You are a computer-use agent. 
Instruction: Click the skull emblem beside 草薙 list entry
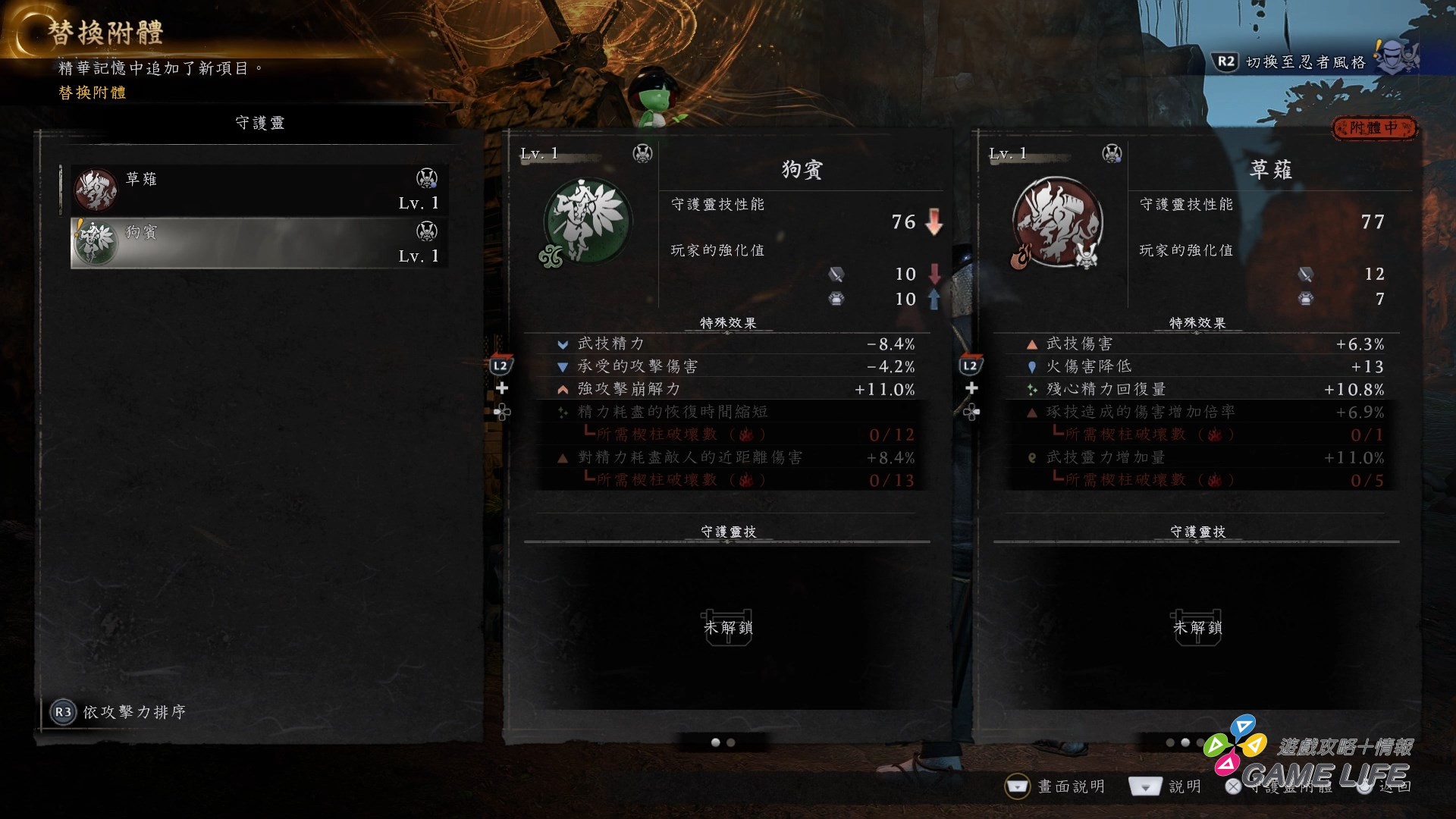(x=428, y=180)
